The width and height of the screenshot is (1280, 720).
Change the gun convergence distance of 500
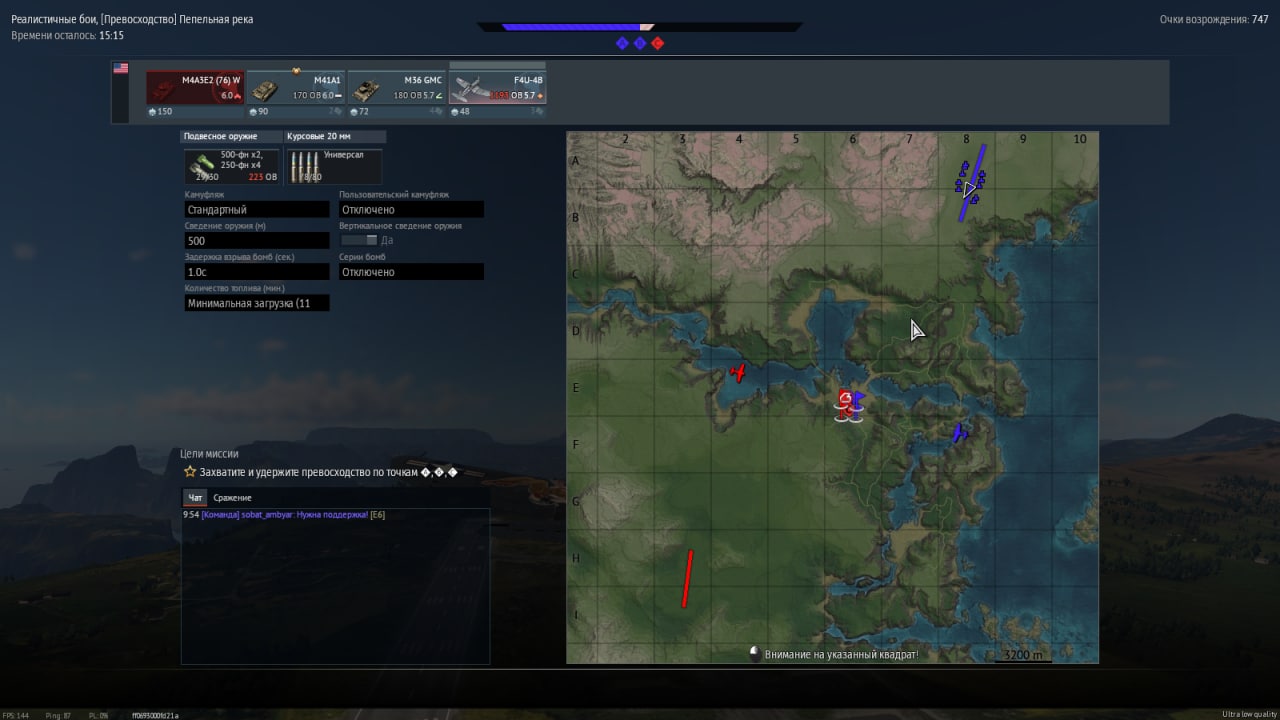tap(257, 241)
